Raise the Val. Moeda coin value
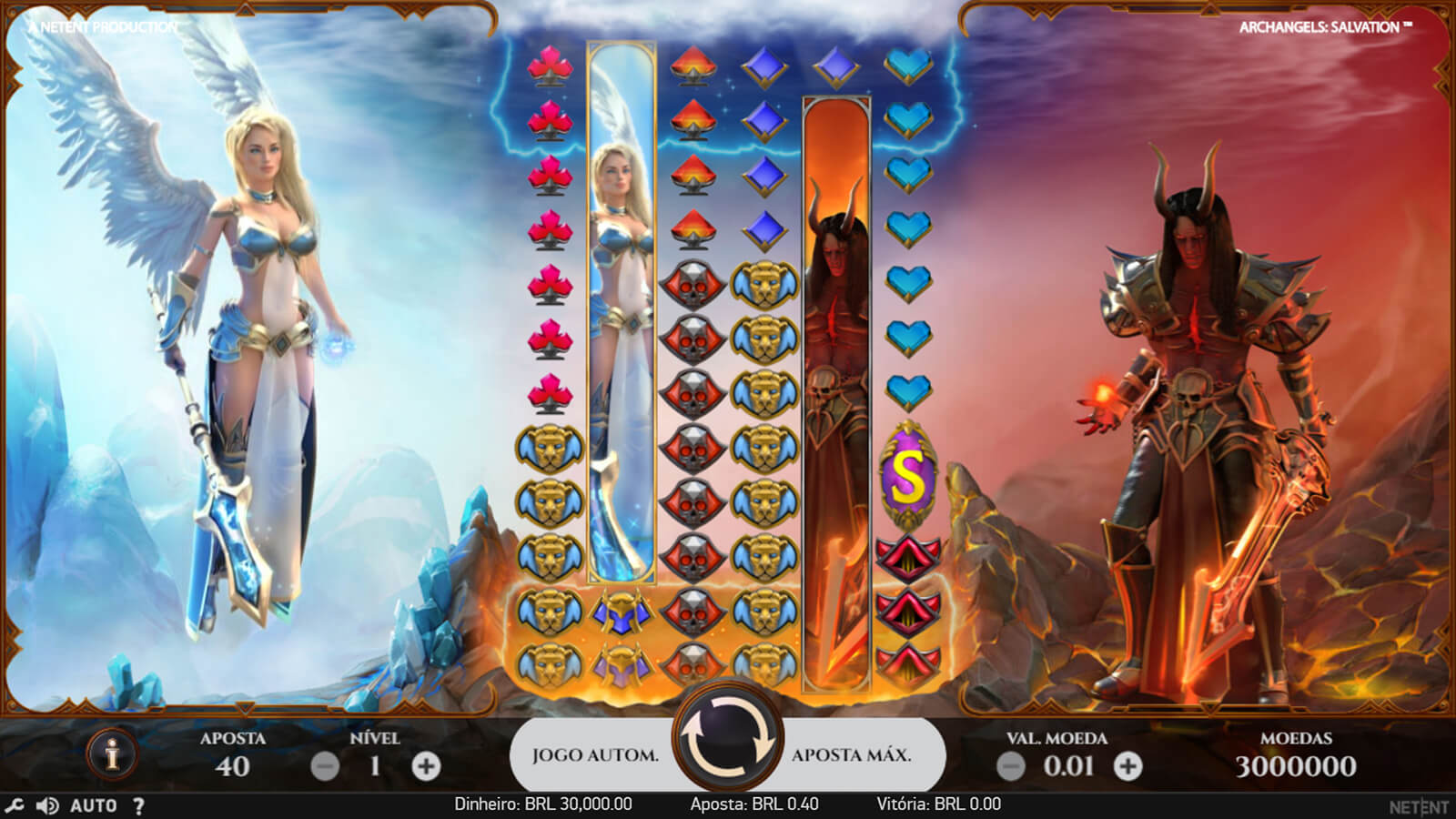 coord(1127,766)
